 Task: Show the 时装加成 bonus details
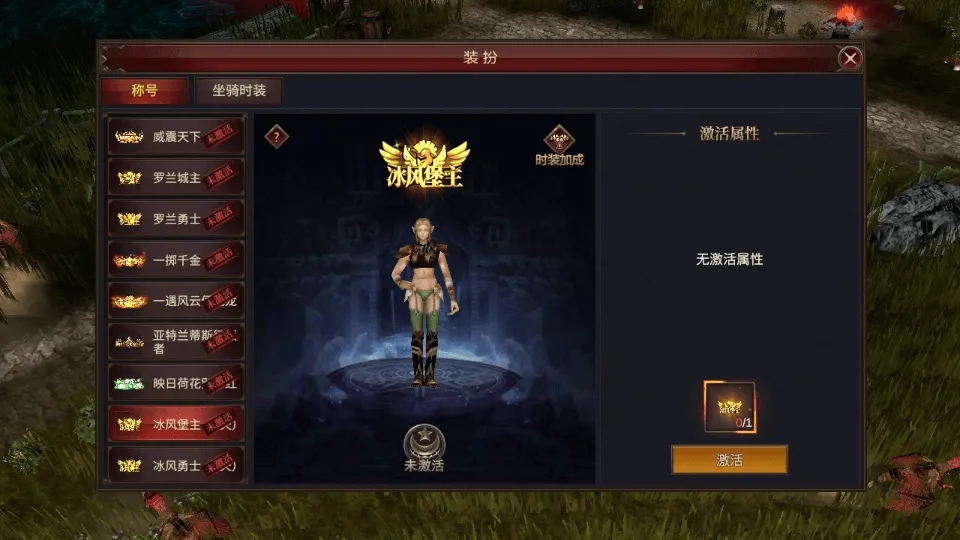(x=559, y=145)
